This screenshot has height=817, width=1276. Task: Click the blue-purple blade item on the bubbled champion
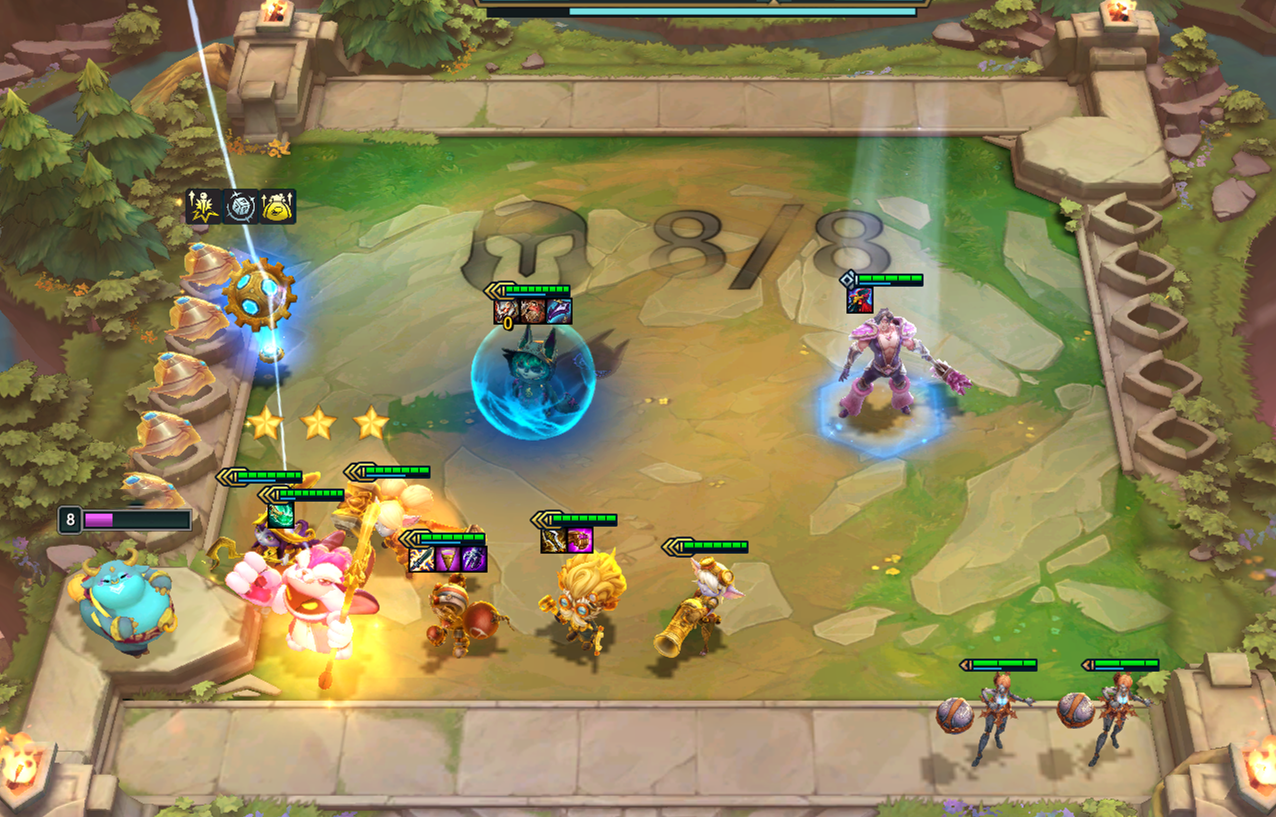560,311
